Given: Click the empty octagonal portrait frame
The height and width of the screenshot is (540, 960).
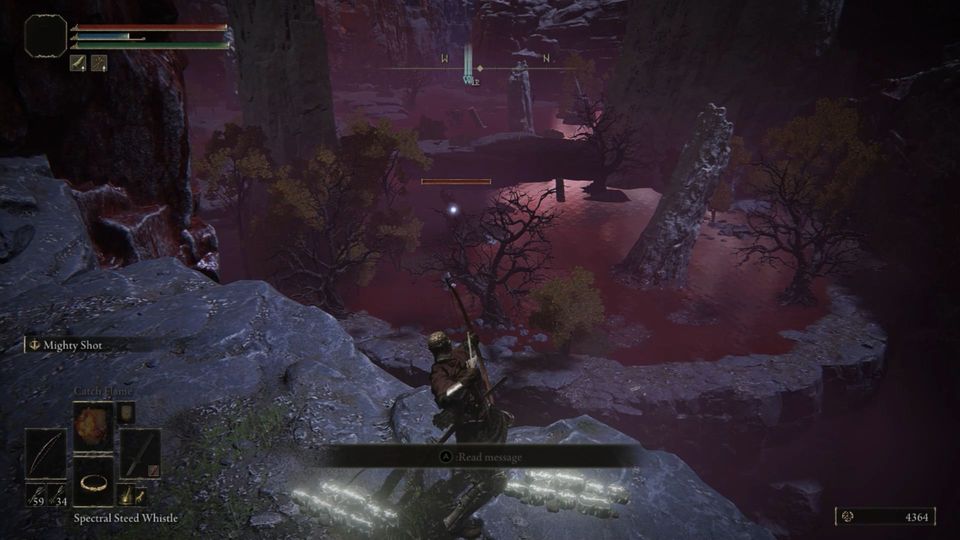Looking at the screenshot, I should pos(46,36).
